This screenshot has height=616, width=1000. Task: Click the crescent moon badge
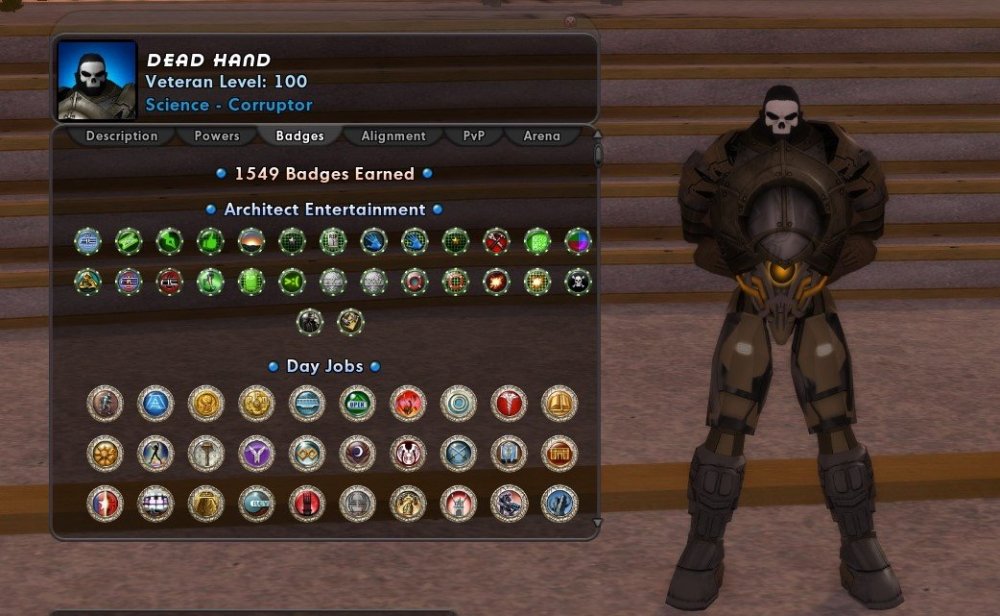pos(357,453)
